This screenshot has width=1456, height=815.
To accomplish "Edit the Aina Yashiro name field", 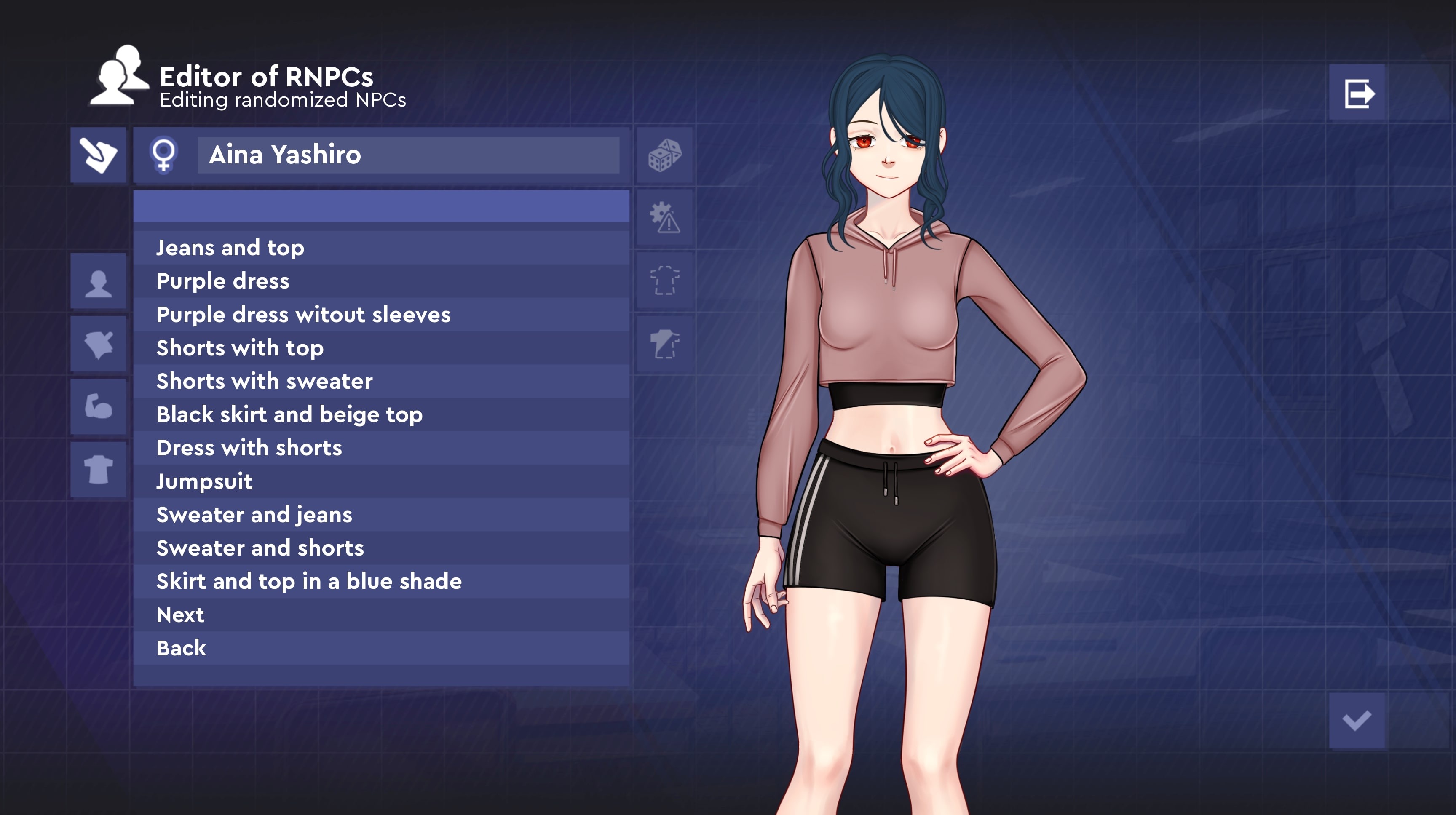I will [408, 155].
